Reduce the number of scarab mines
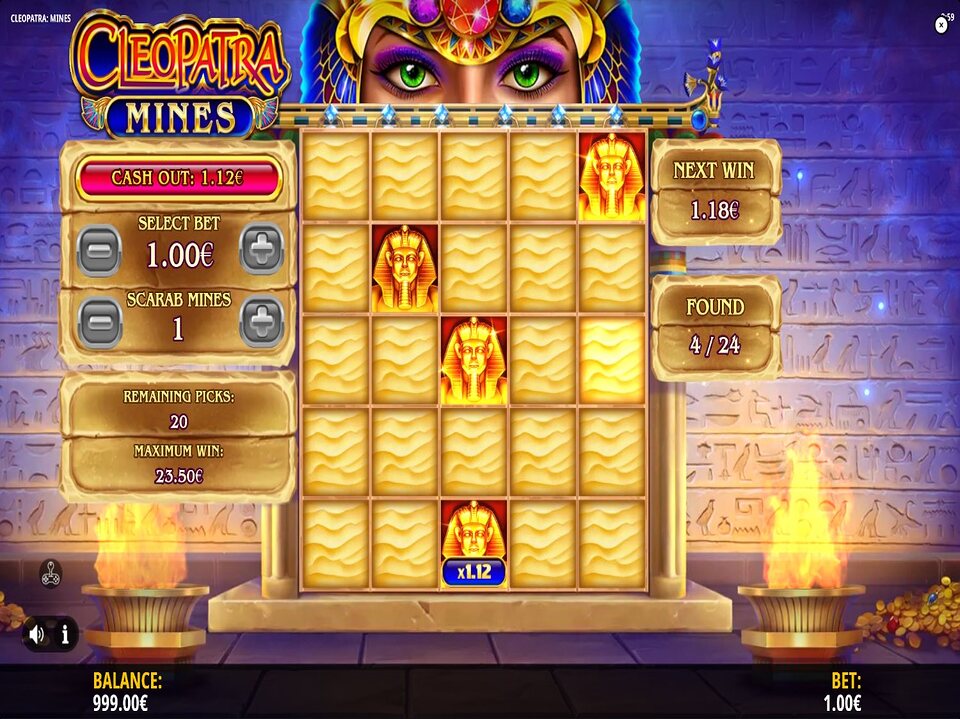This screenshot has width=960, height=719. (x=99, y=322)
